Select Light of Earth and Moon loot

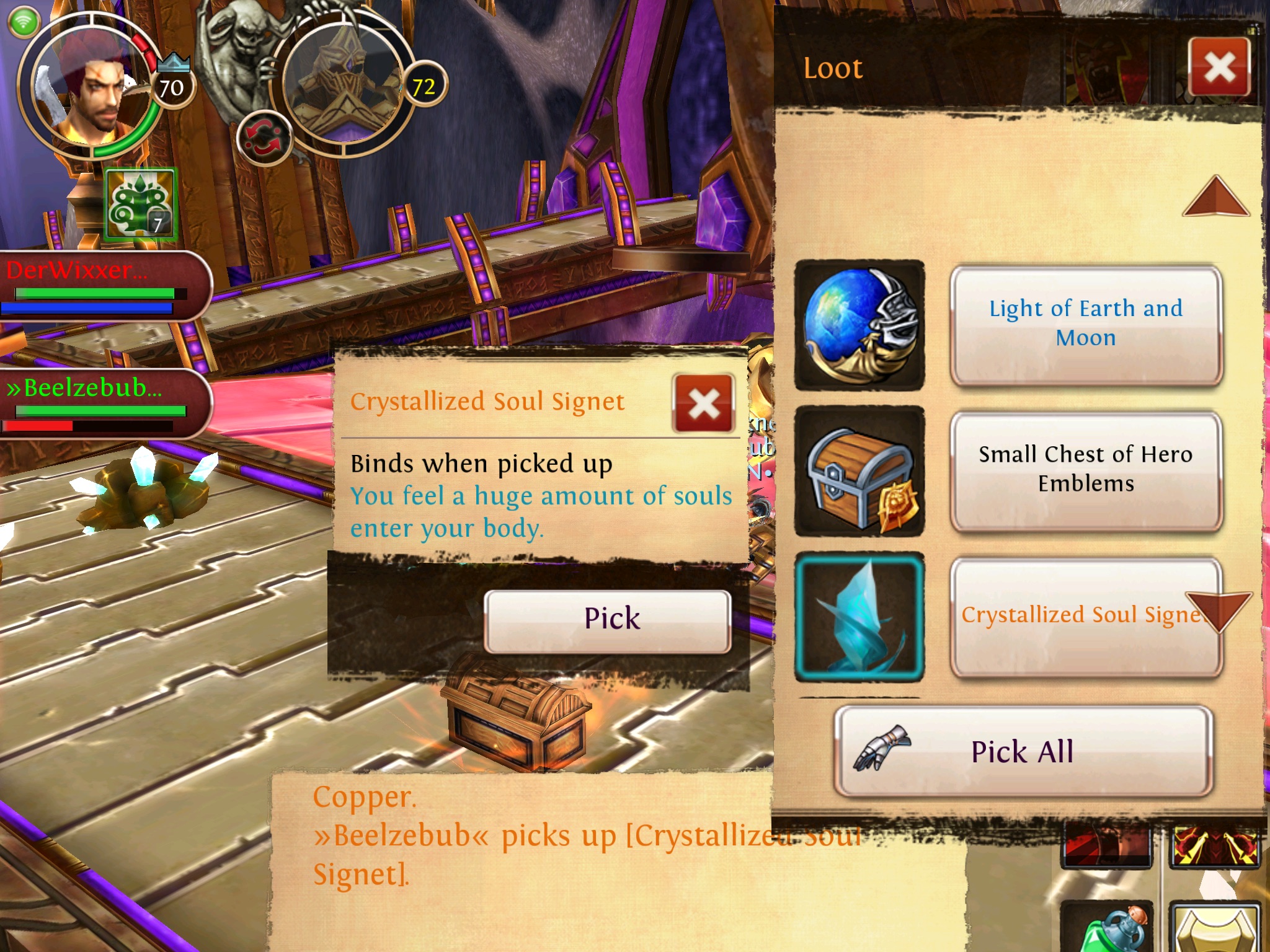[1085, 324]
